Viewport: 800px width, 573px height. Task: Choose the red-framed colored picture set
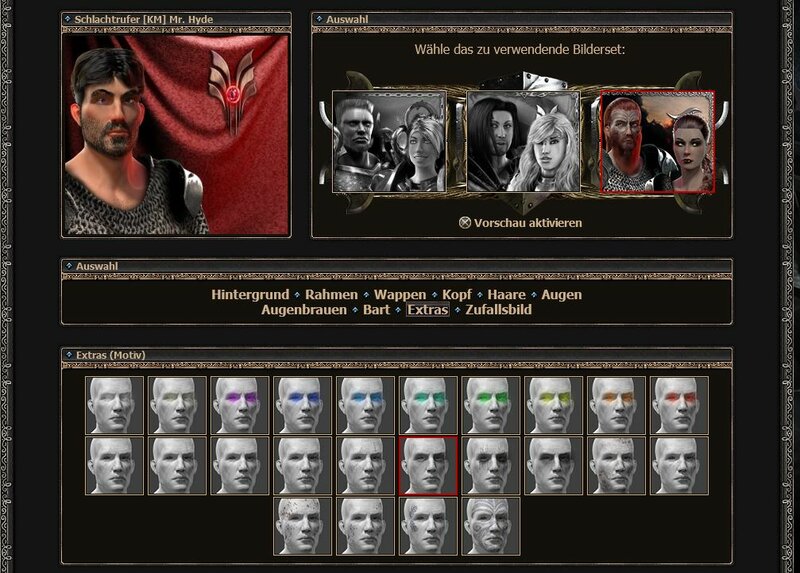click(656, 141)
